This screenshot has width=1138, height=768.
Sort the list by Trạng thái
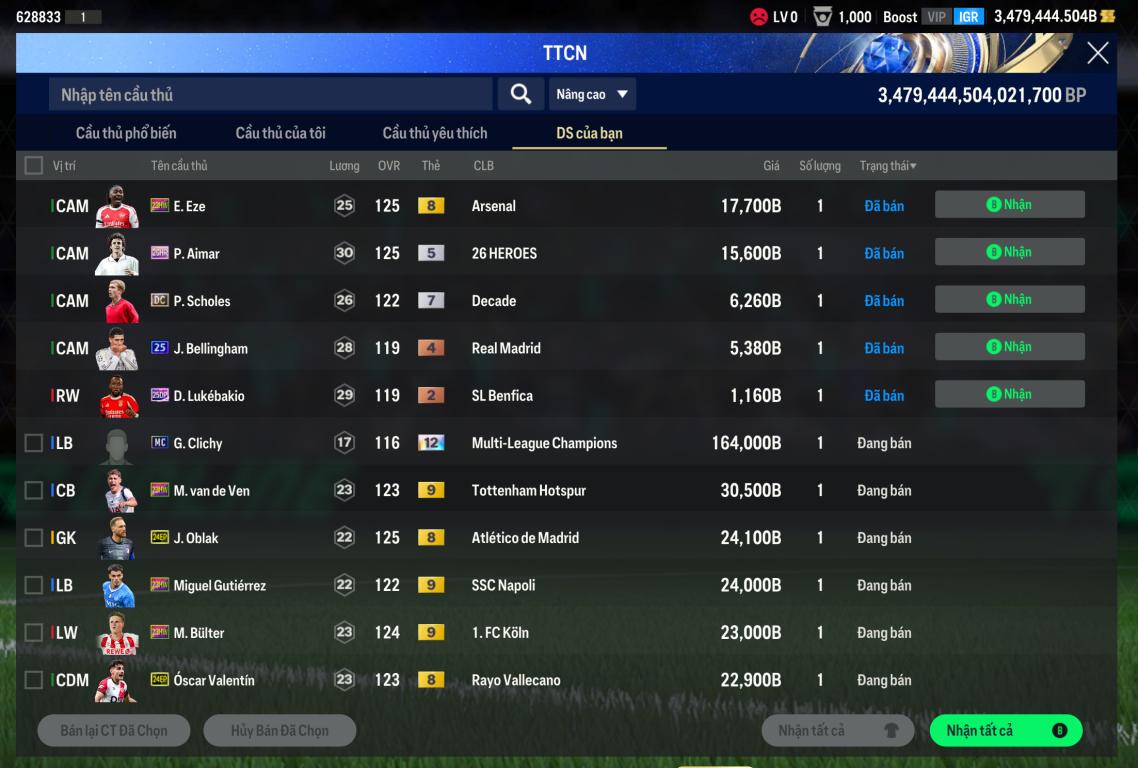pyautogui.click(x=888, y=165)
